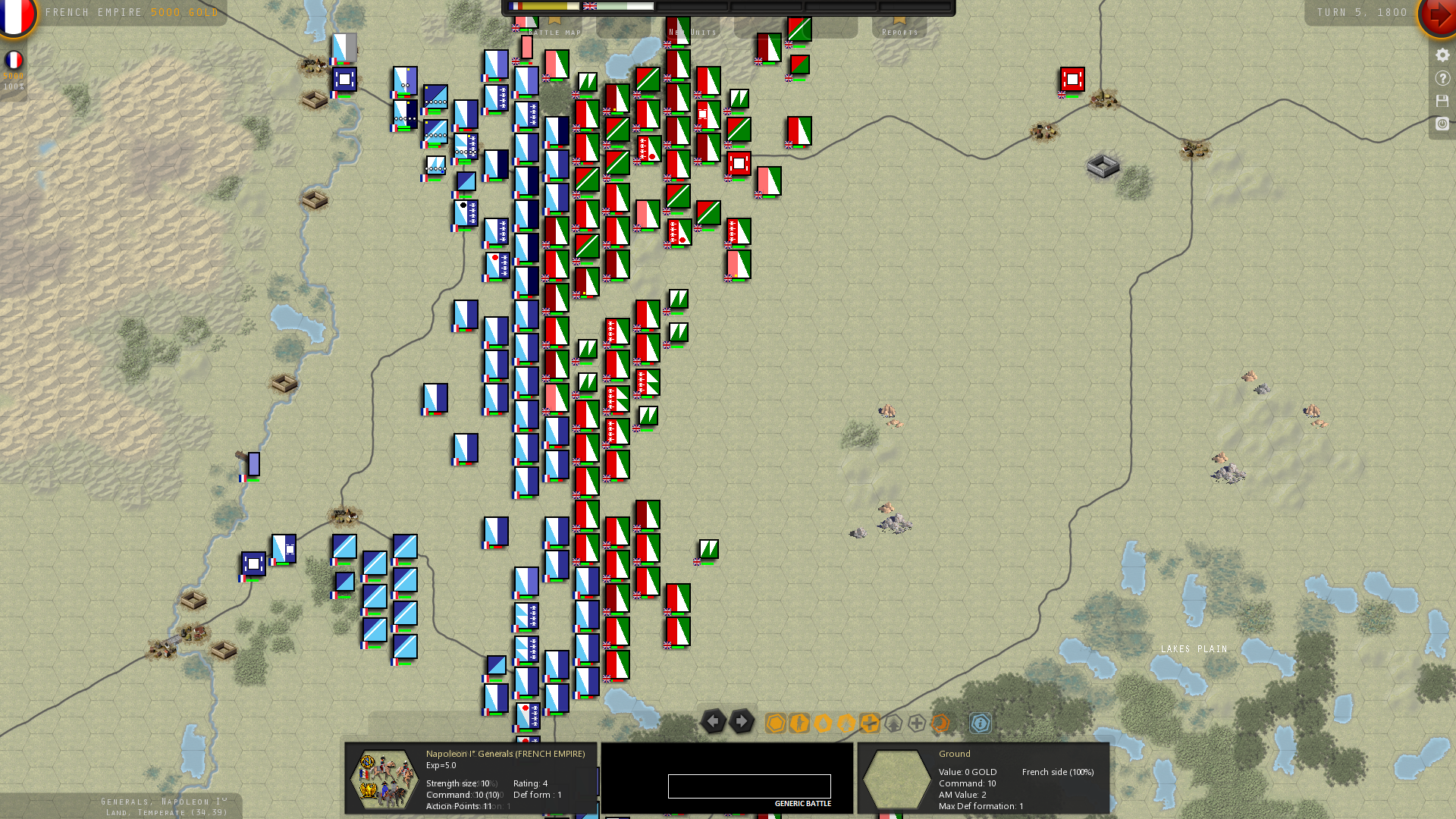Open the blue hex info icon

point(981,724)
